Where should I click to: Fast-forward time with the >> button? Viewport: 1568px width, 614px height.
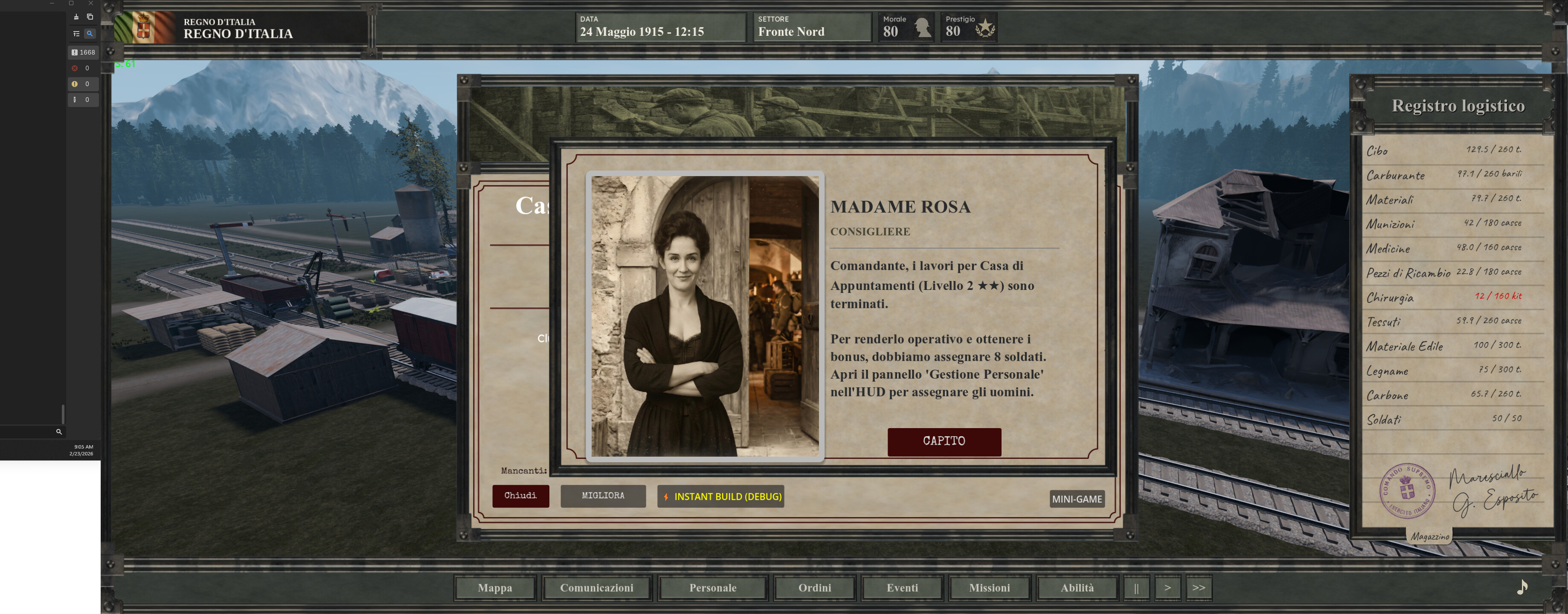click(1199, 588)
